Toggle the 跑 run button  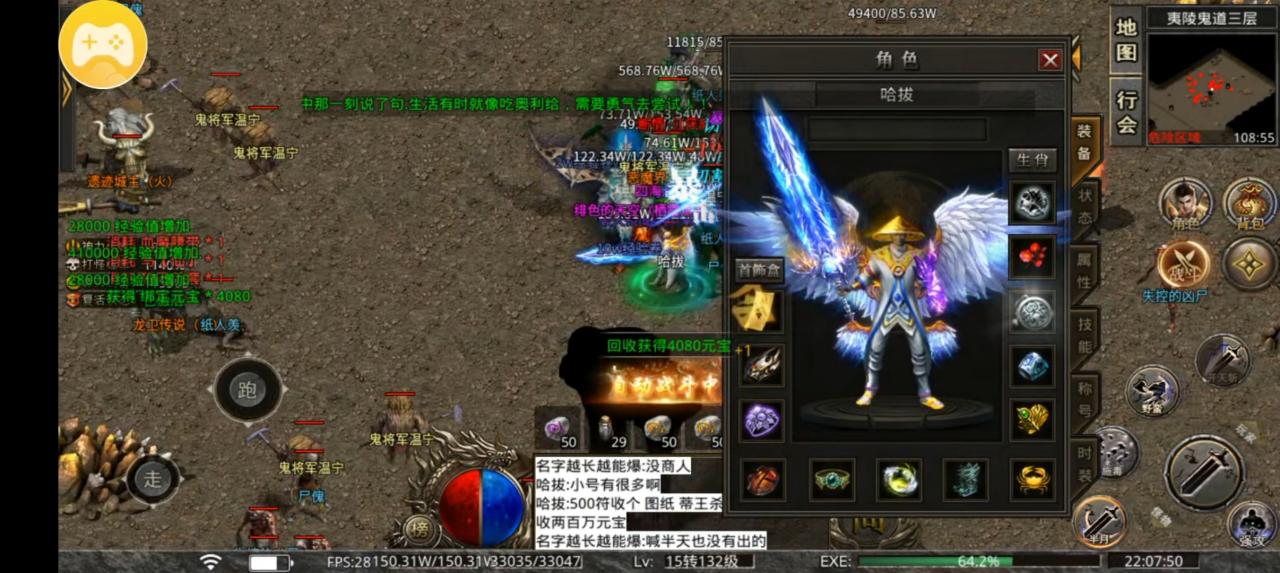[247, 390]
